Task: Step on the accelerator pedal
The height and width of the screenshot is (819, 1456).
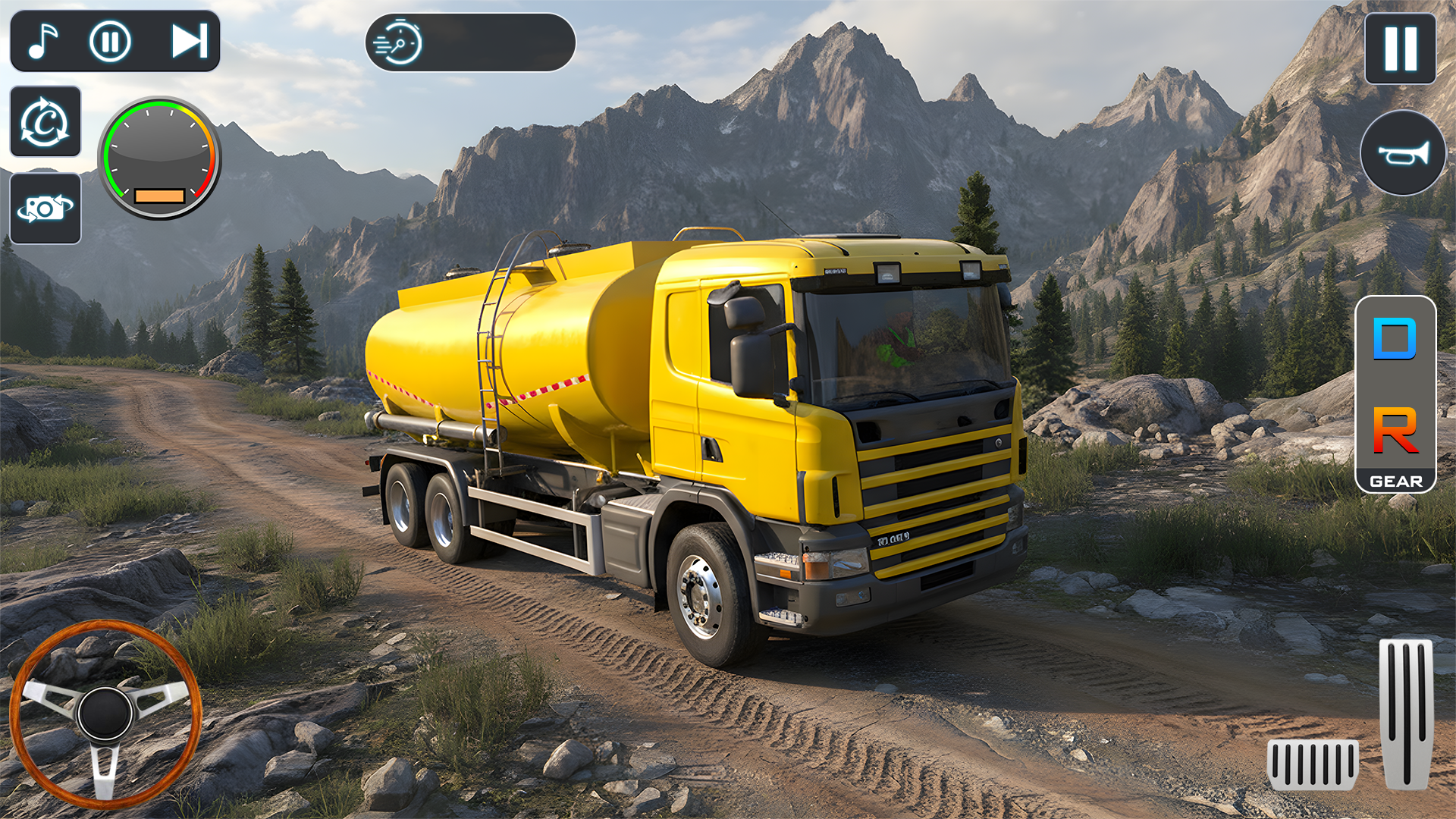Action: click(x=1406, y=713)
